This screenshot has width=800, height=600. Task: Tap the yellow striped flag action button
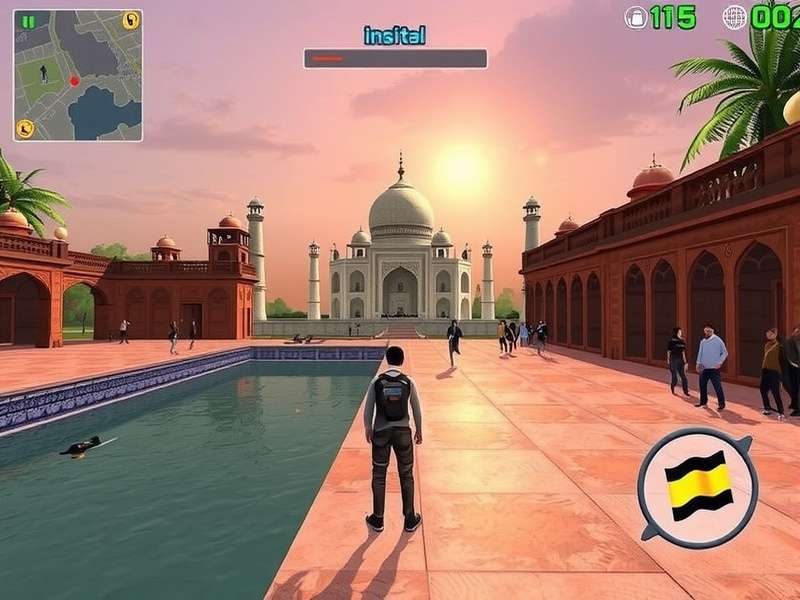697,486
